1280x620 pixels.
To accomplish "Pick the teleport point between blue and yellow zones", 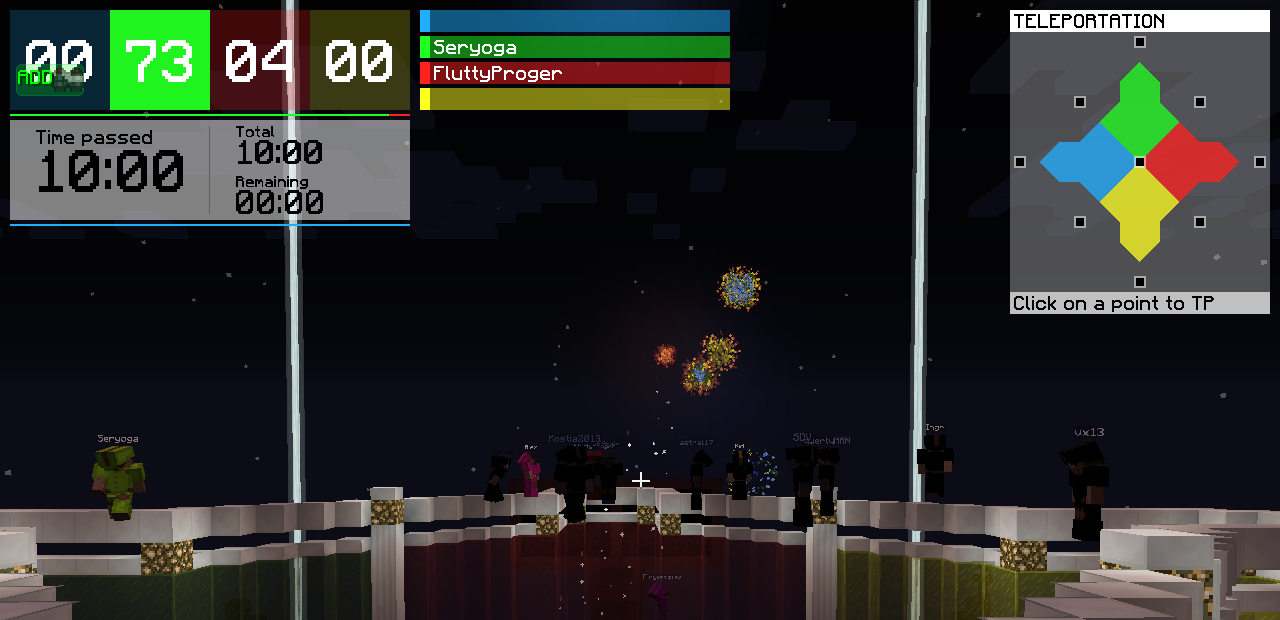I will (1080, 222).
